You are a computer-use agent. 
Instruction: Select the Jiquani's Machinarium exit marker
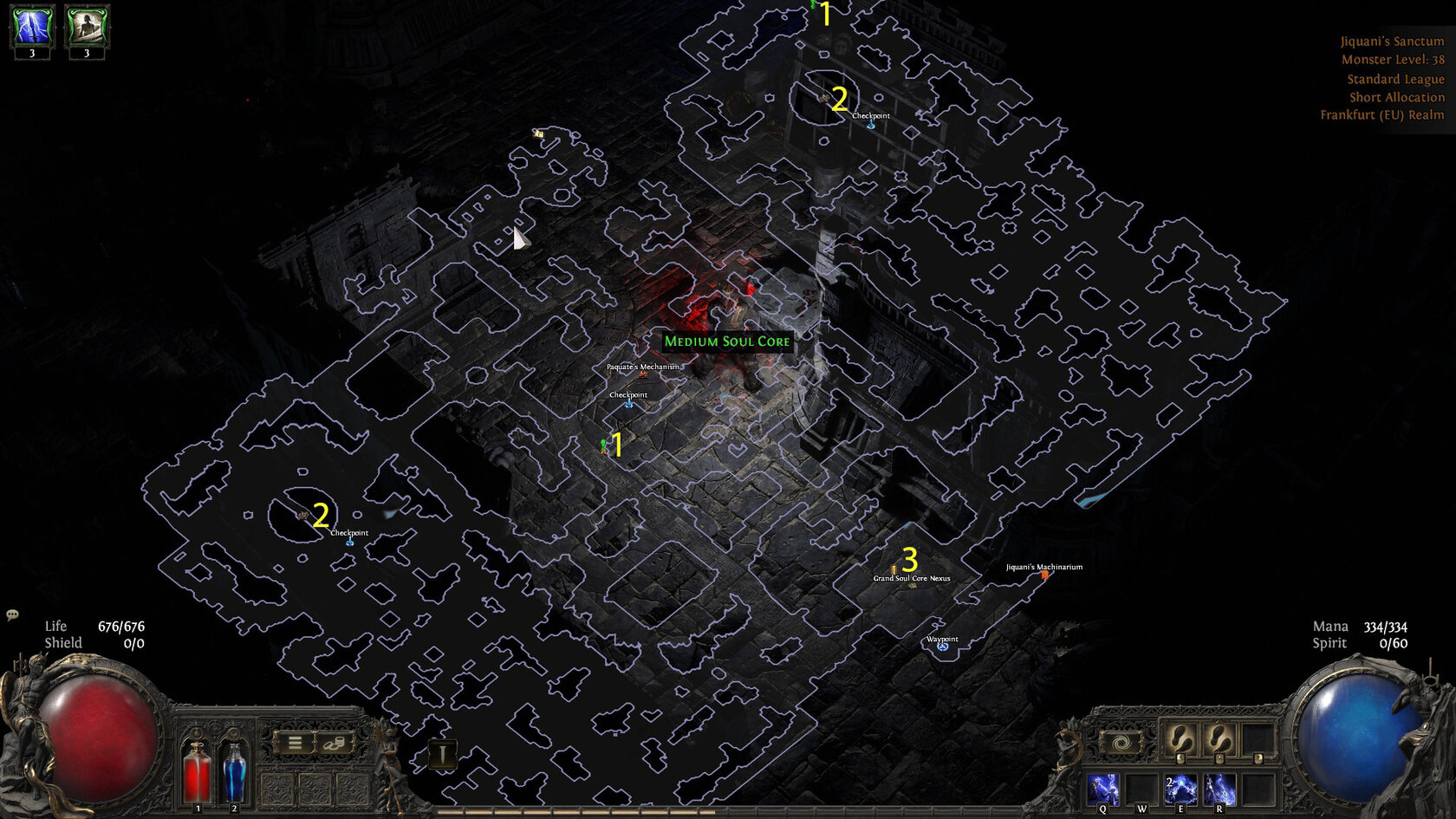(1044, 575)
